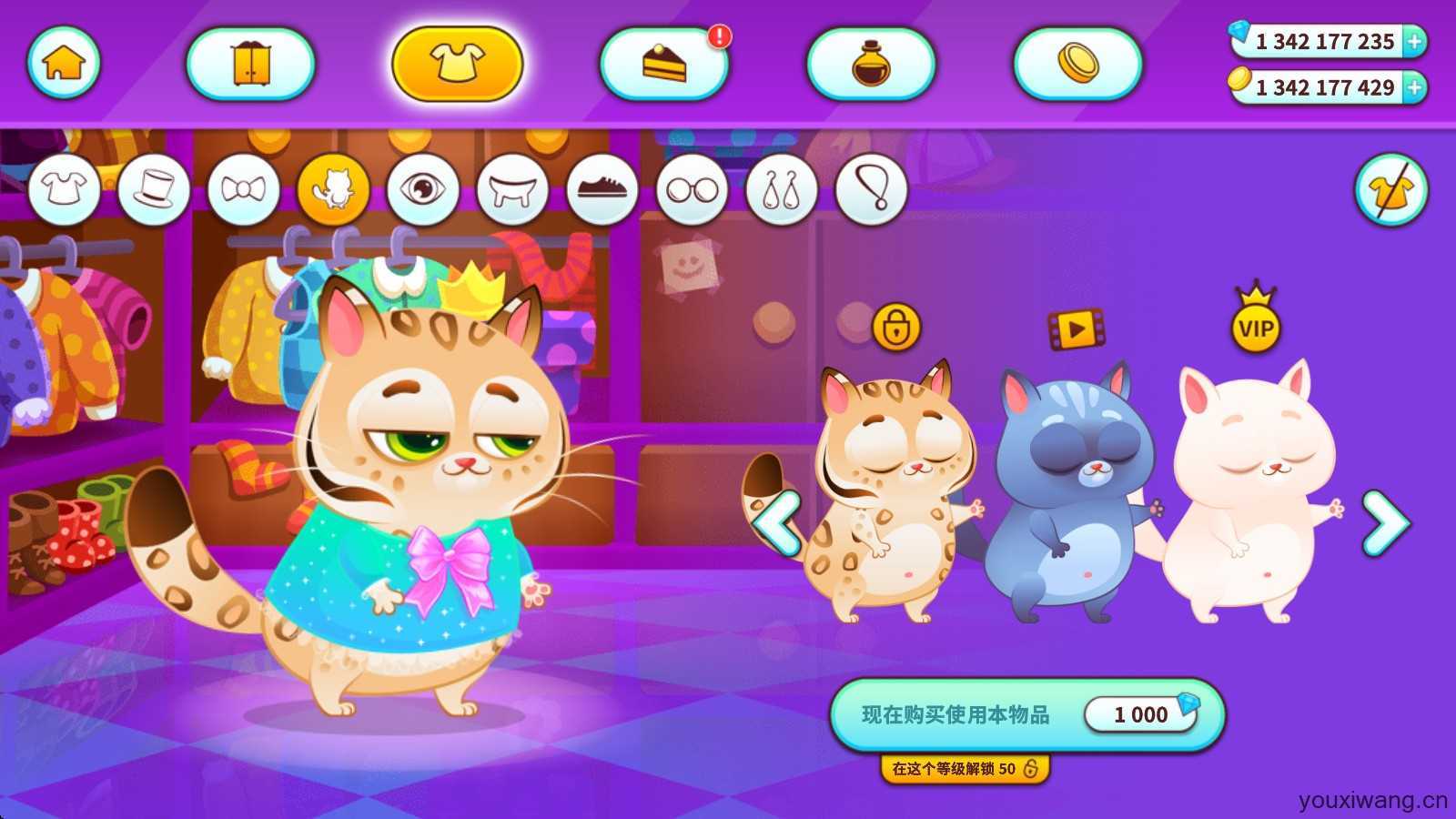Open the shirts clothing category
Viewport: 1456px width, 819px height.
pos(64,189)
